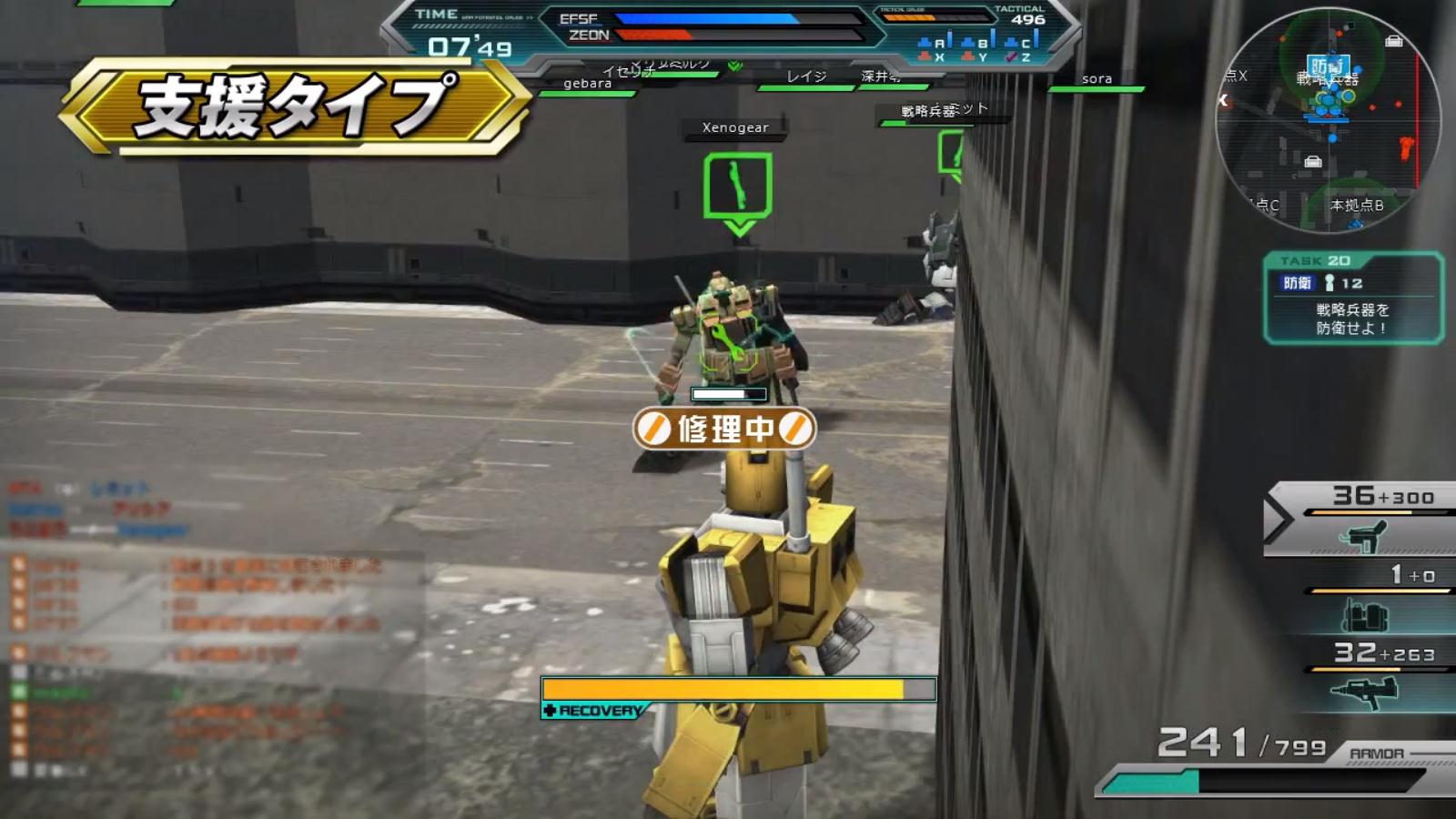Switch to the TIME header tab
The width and height of the screenshot is (1456, 819).
437,15
